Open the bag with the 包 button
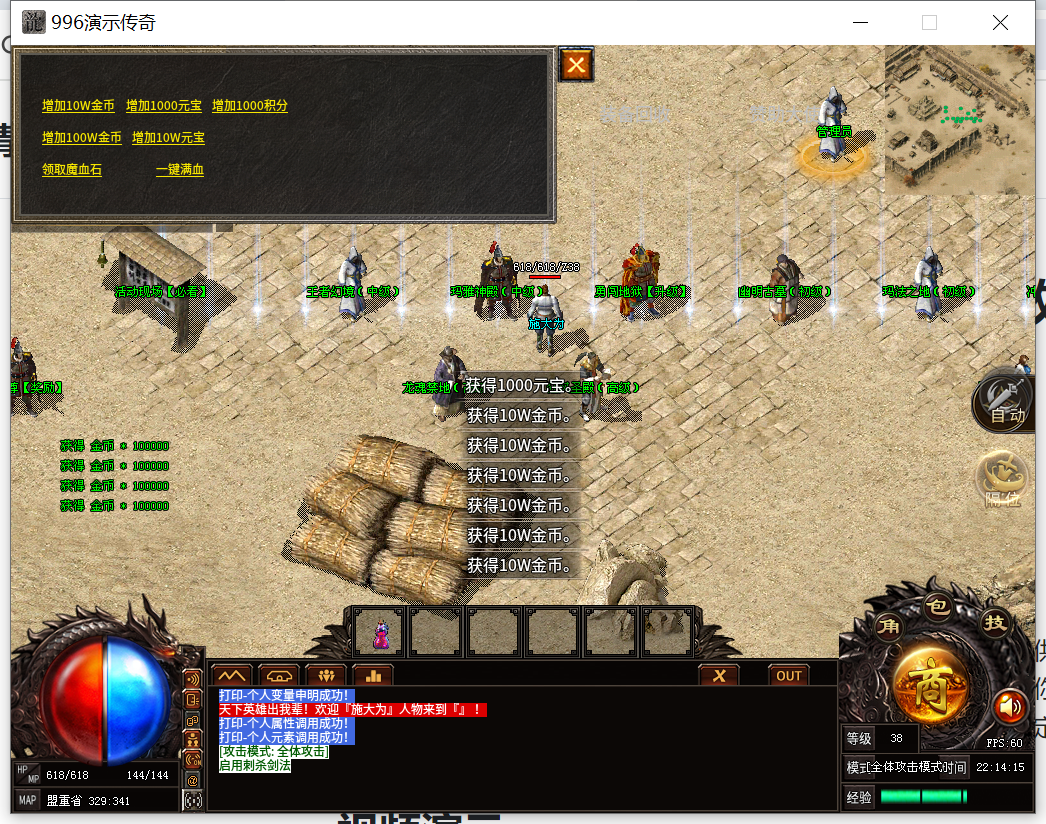The height and width of the screenshot is (824, 1046). point(937,607)
